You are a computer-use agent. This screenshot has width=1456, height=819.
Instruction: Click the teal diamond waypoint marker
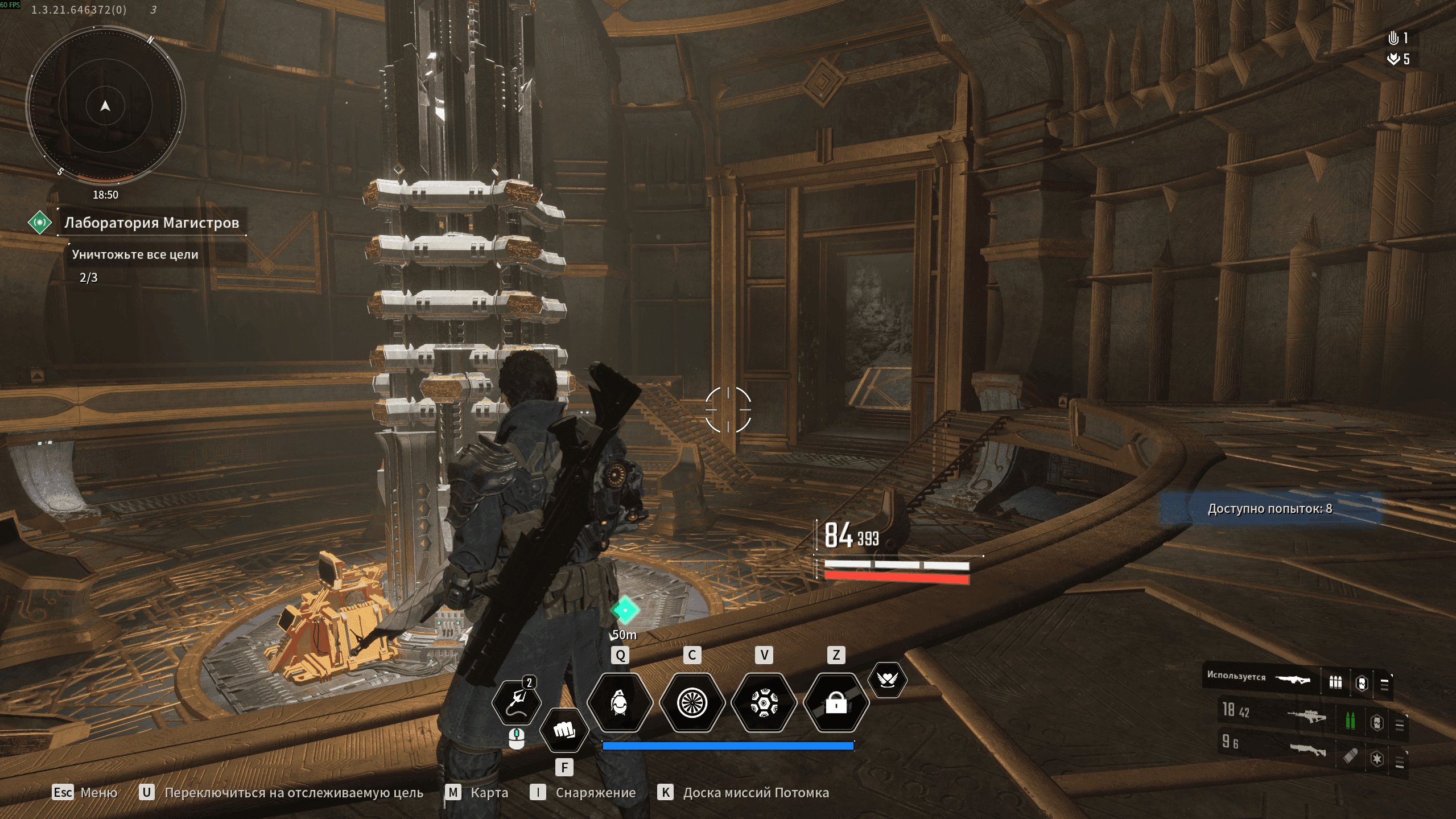(625, 610)
